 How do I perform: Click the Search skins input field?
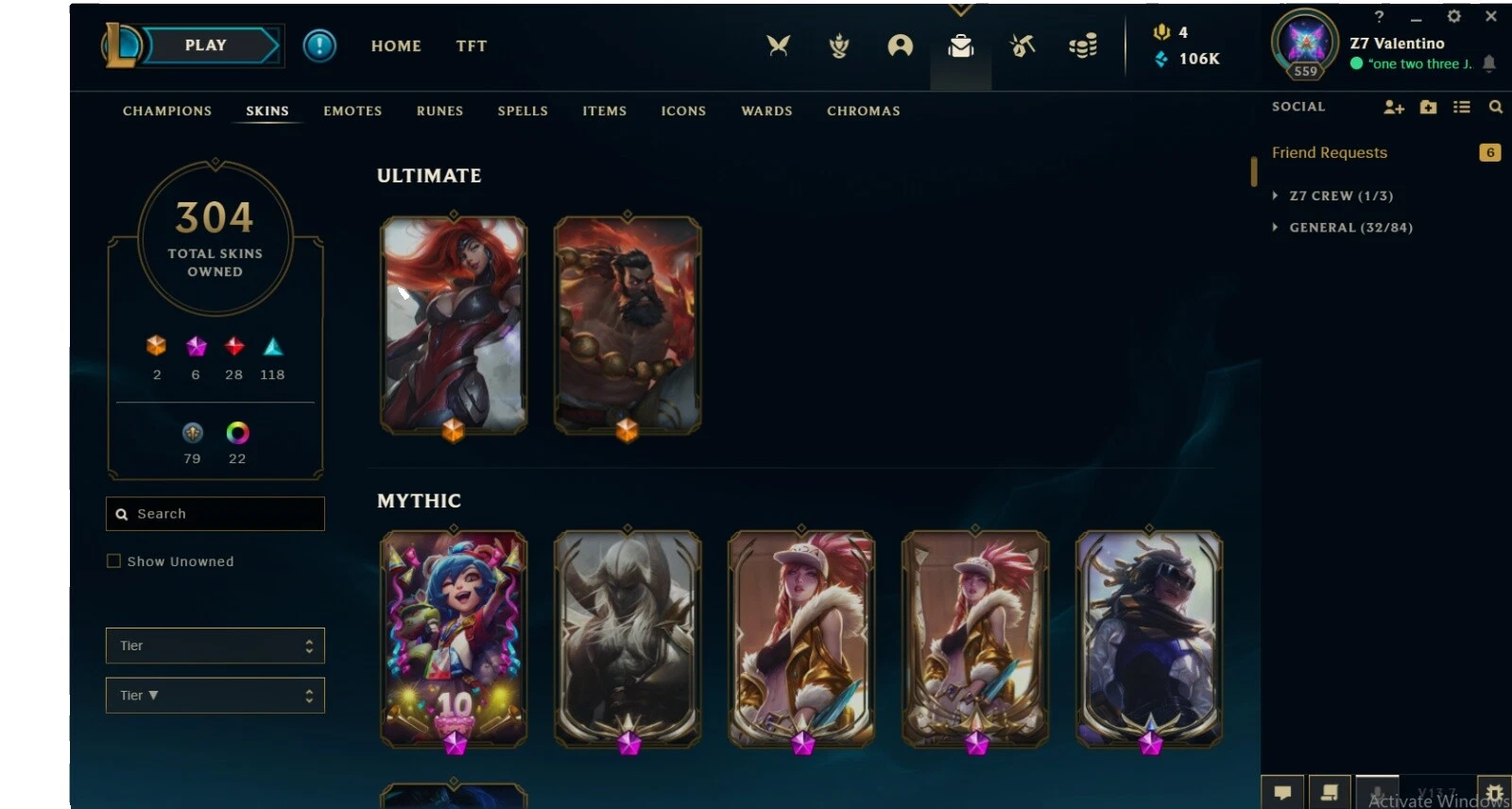(x=215, y=513)
